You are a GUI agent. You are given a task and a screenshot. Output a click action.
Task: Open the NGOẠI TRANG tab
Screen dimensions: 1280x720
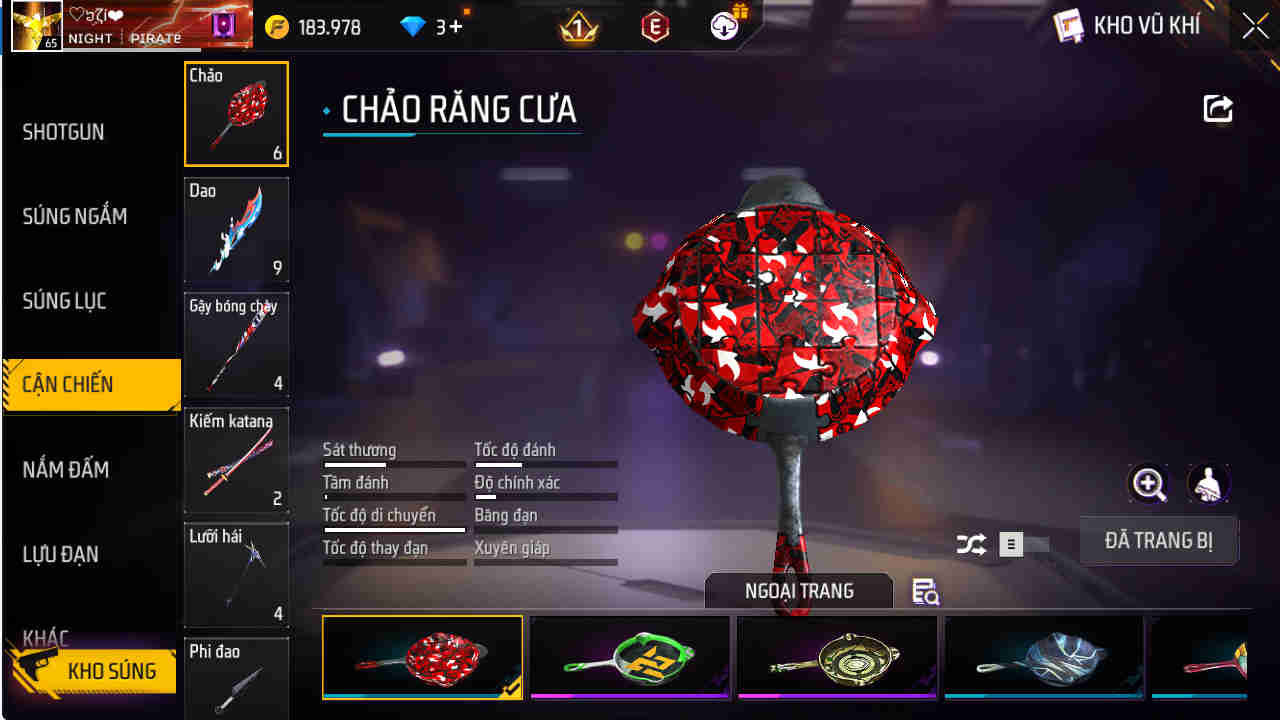pos(798,590)
